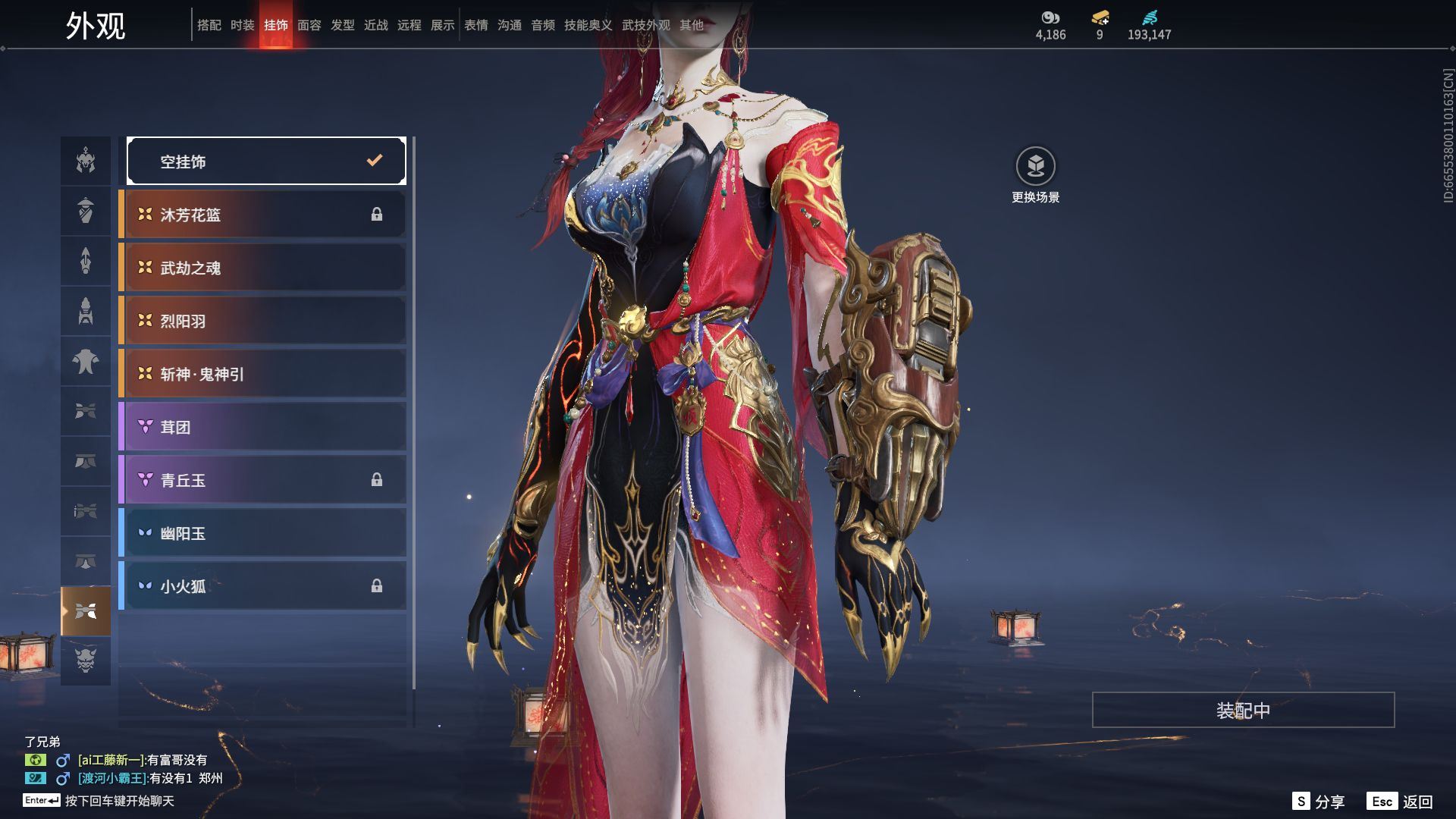Image resolution: width=1456 pixels, height=819 pixels.
Task: Pick the 武劫之魂 accessory
Action: pyautogui.click(x=263, y=268)
